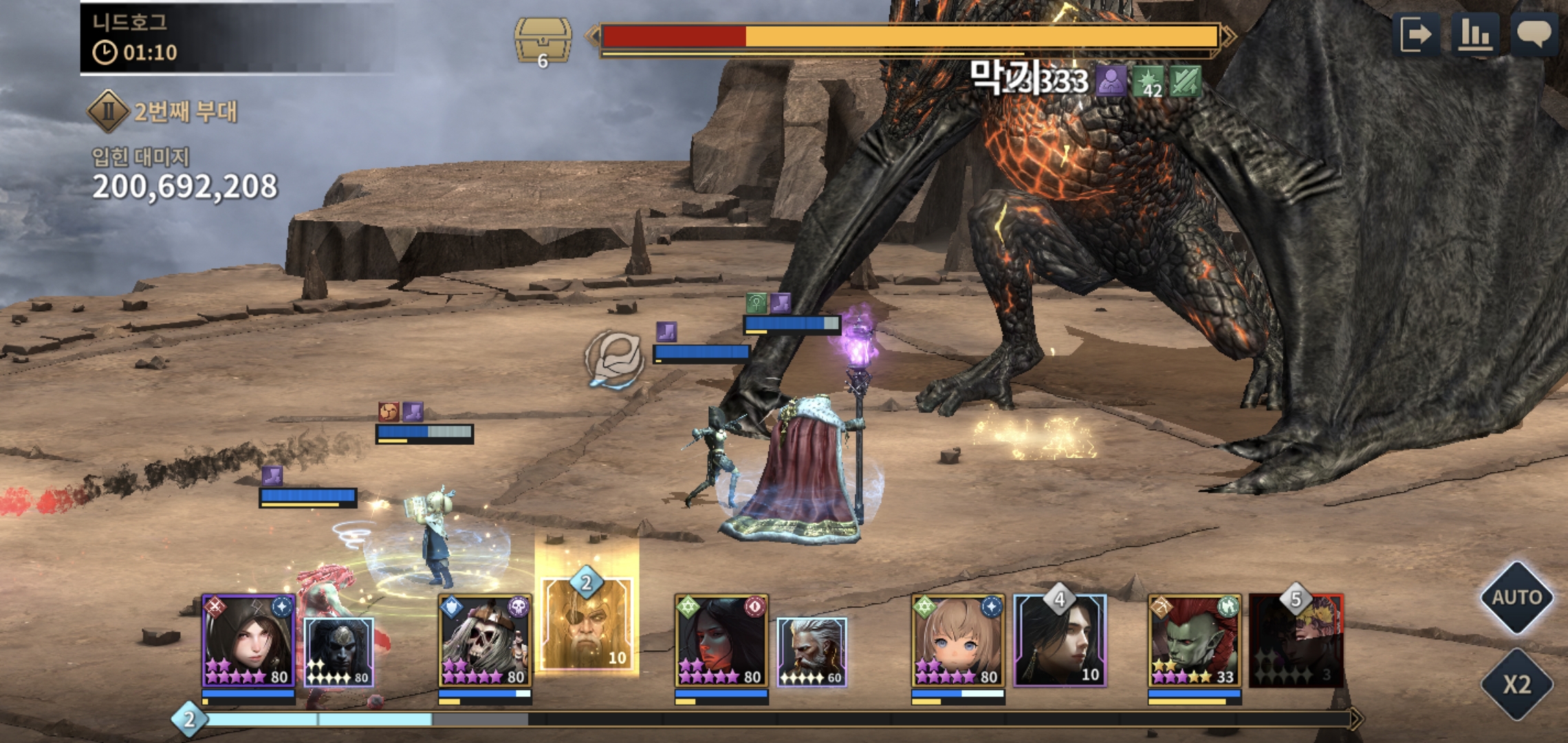Image resolution: width=1568 pixels, height=743 pixels.
Task: Select the dark-haired red-faced woman hero portrait
Action: [x=721, y=641]
